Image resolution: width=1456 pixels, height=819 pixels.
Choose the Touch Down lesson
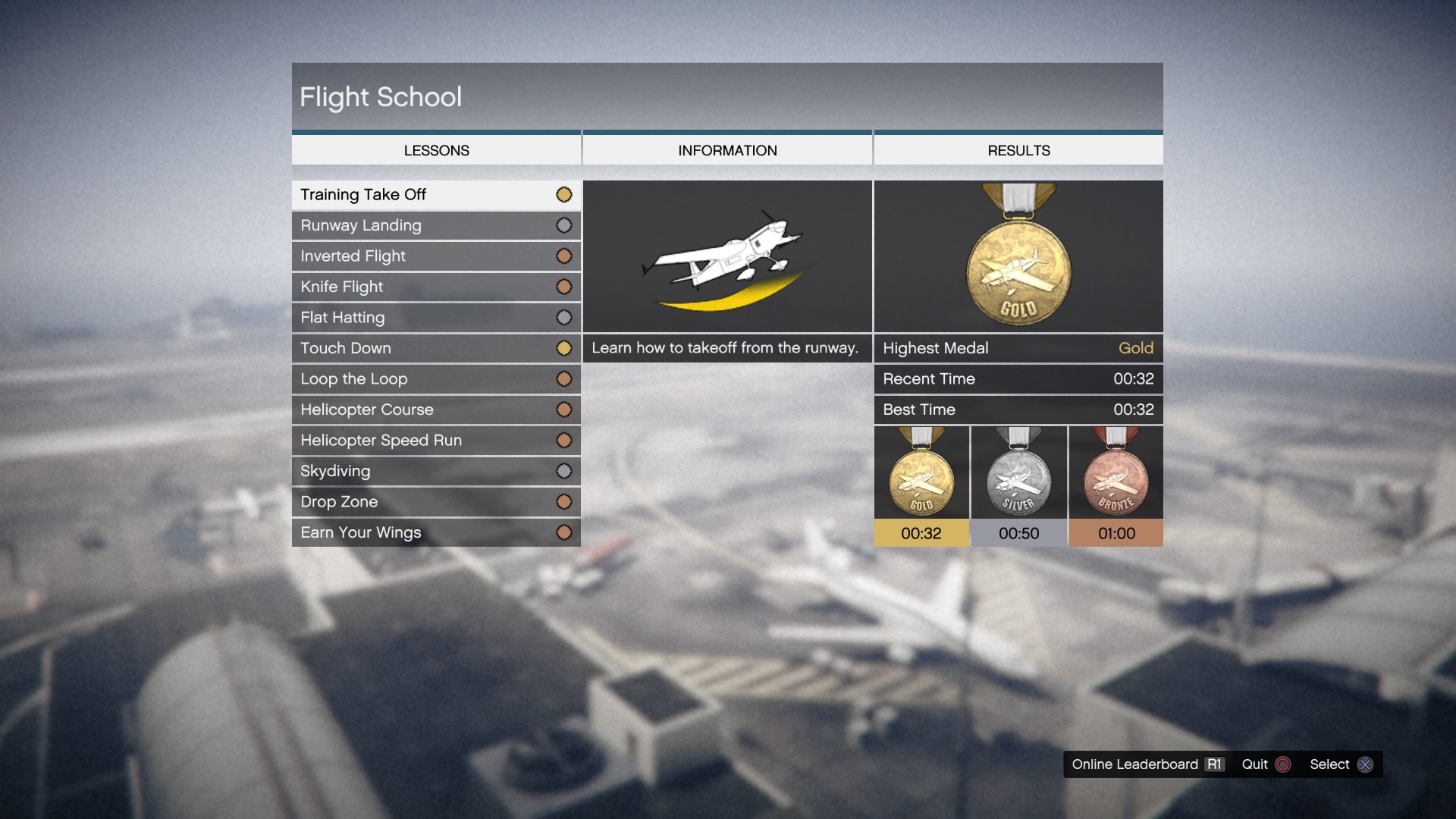coord(436,348)
